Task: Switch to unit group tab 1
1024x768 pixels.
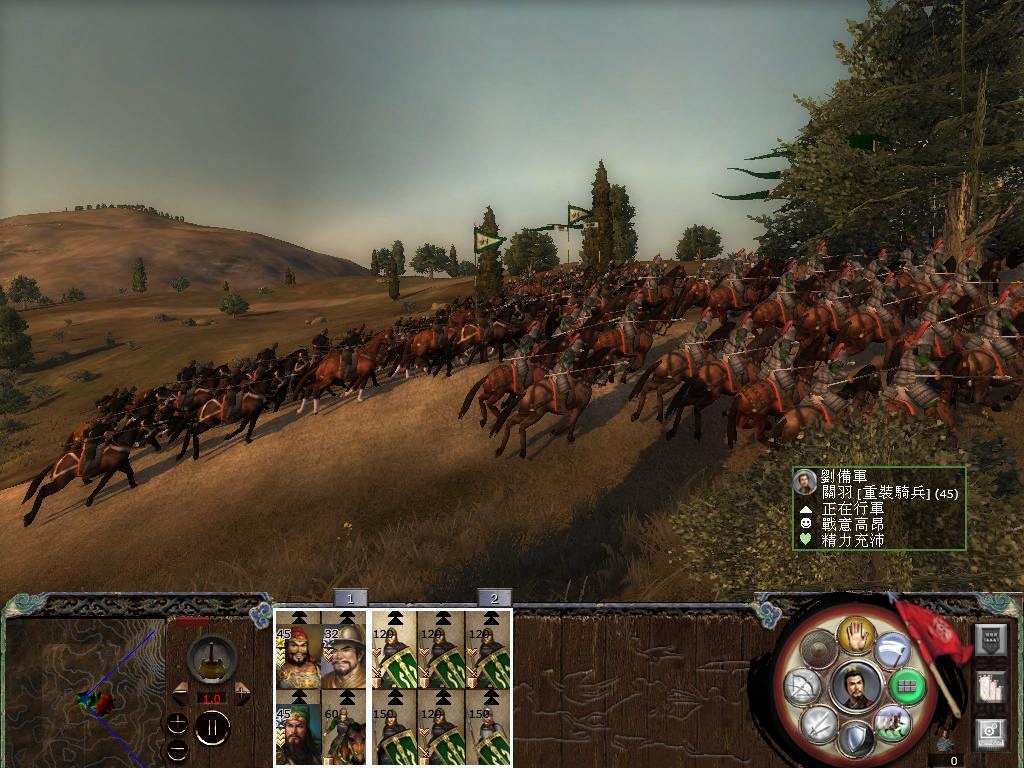Action: (x=349, y=598)
